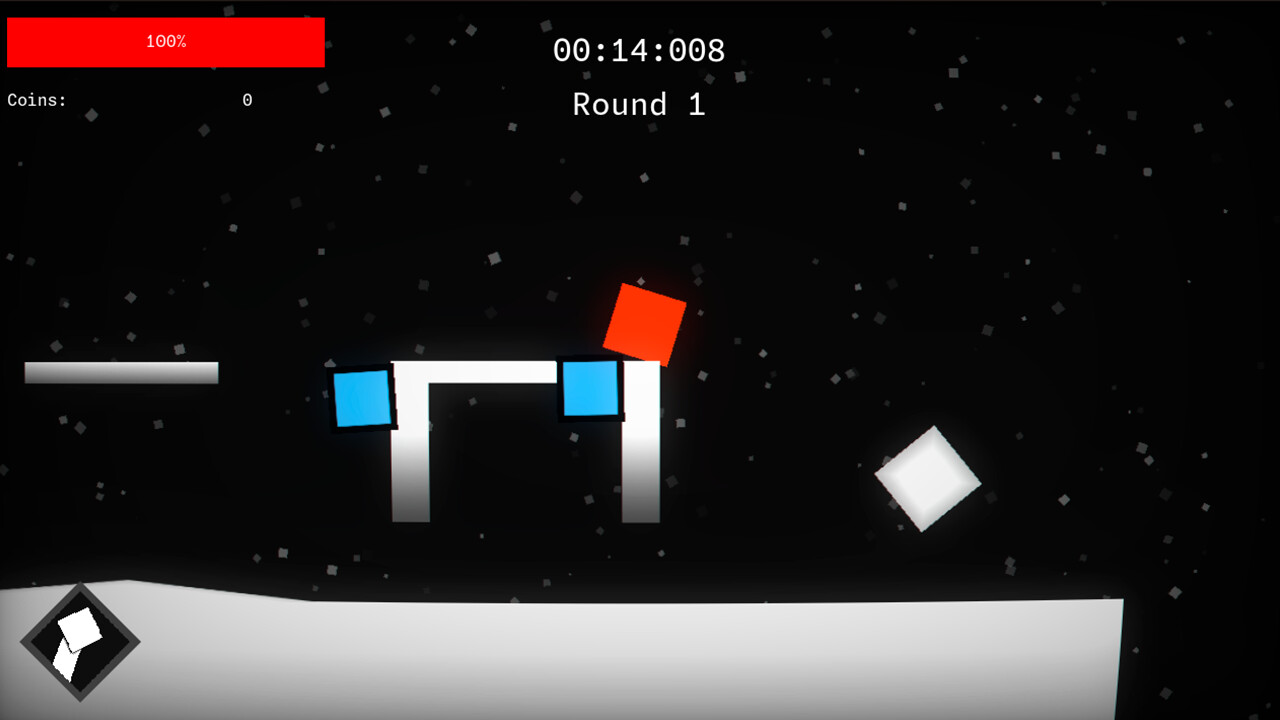1280x720 pixels.
Task: Toggle the coin counter visibility
Action: (128, 100)
